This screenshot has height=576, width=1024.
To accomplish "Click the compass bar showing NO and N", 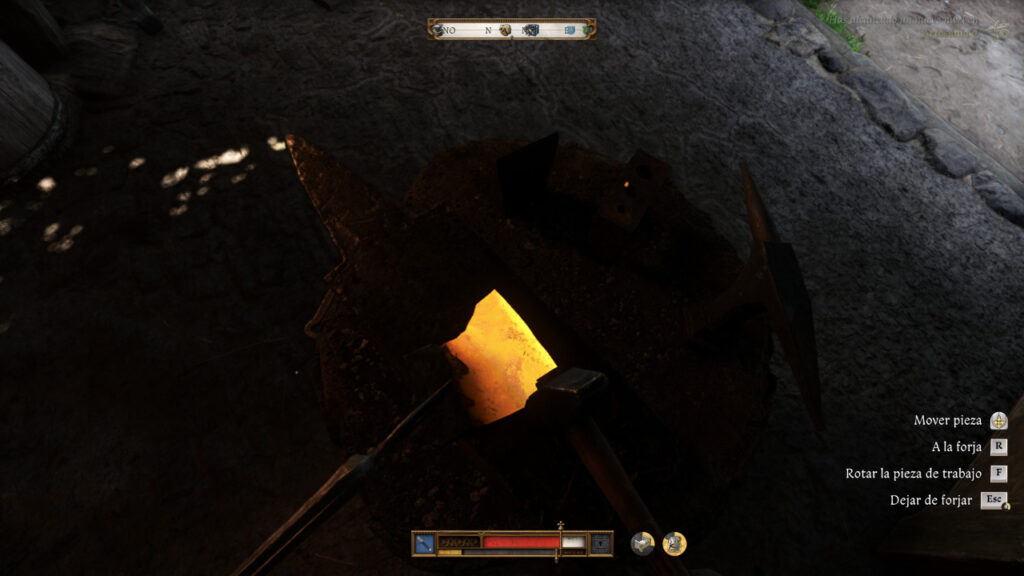I will click(x=511, y=29).
